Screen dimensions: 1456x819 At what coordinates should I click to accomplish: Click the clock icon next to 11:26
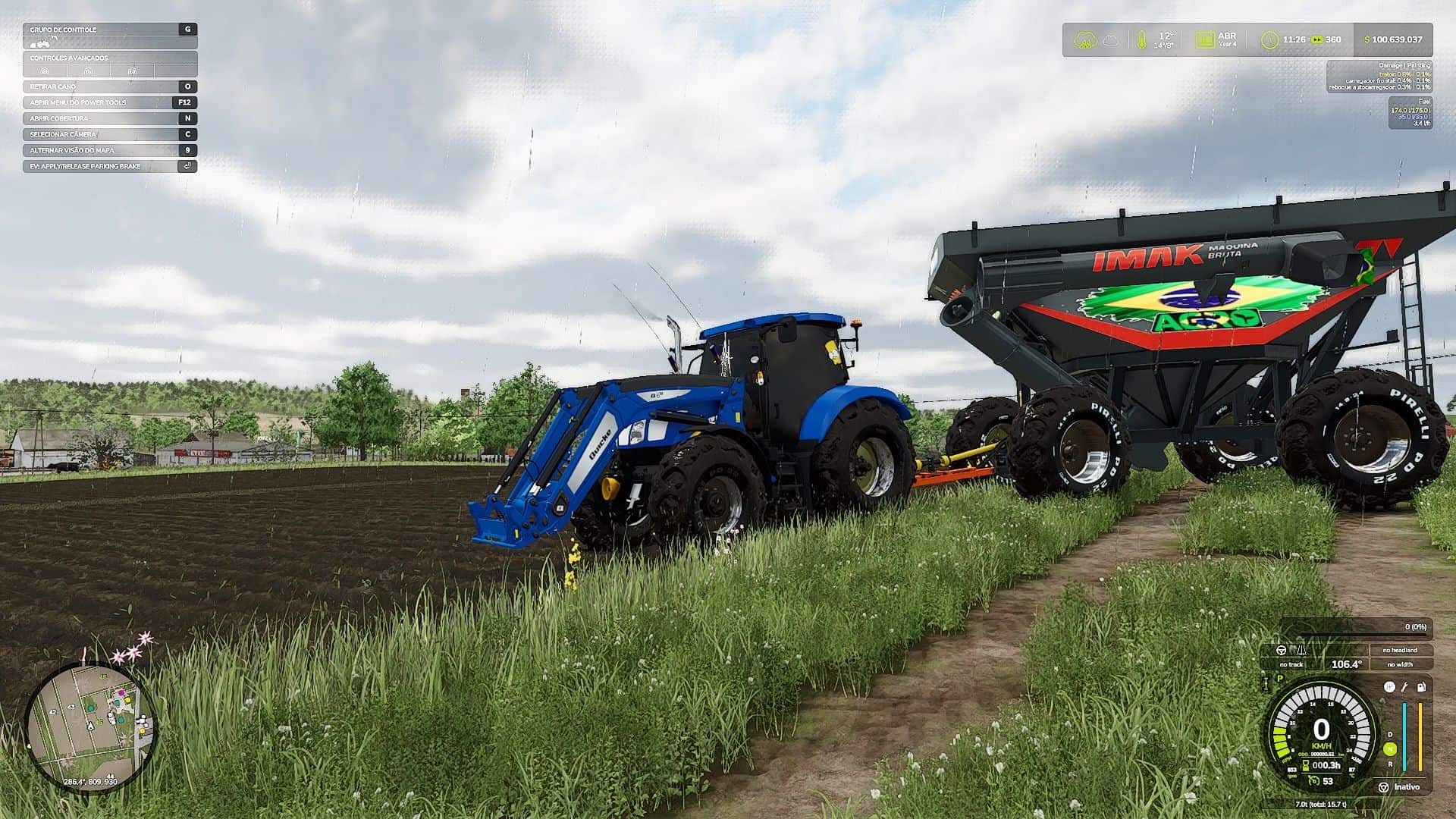(1271, 39)
